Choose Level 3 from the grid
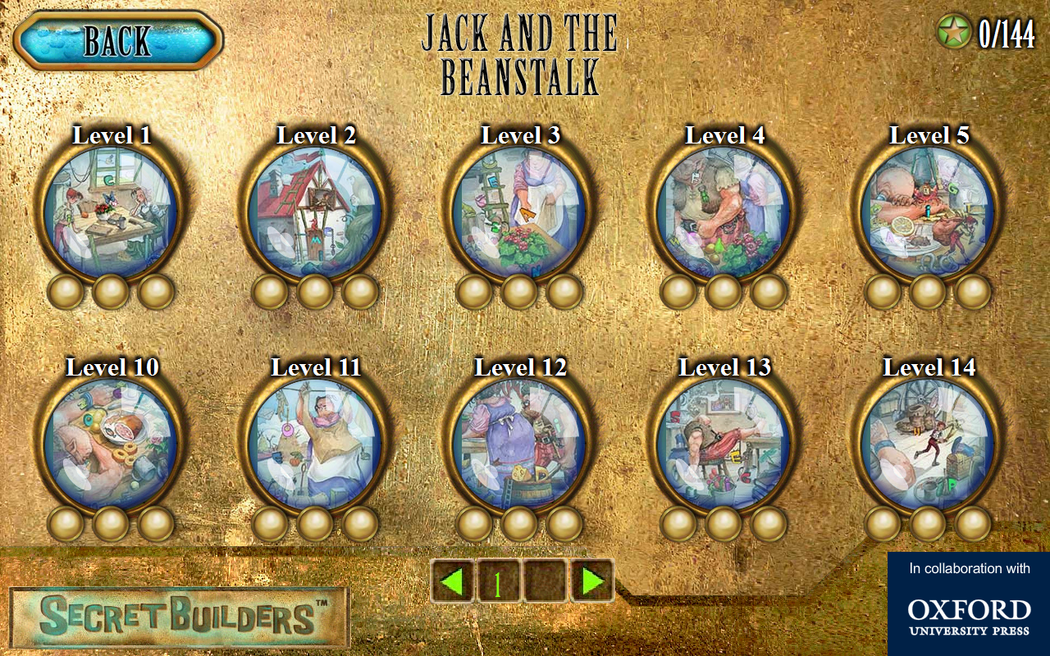This screenshot has height=656, width=1050. pos(520,211)
